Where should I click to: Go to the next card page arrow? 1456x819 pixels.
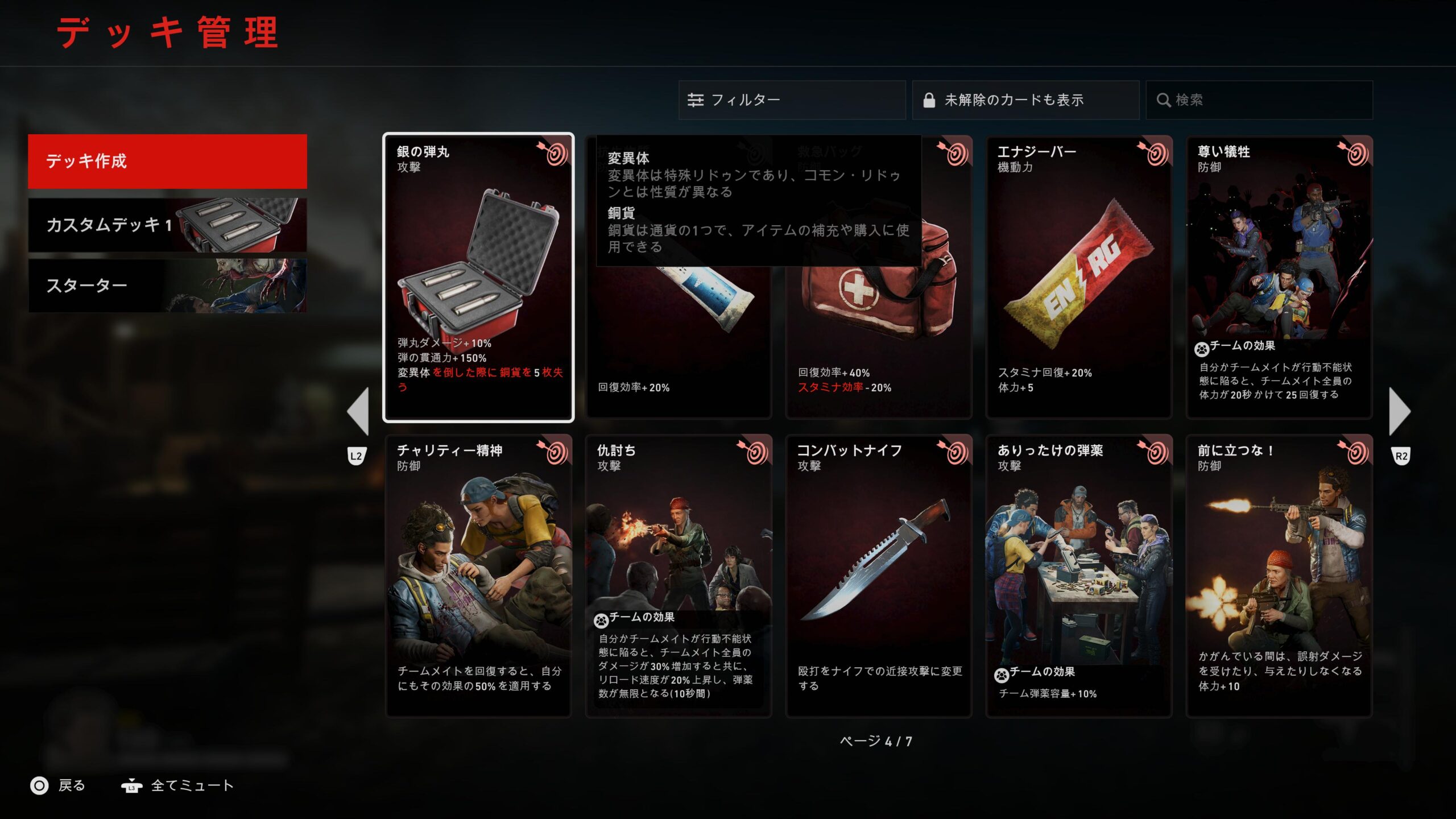pos(1399,412)
